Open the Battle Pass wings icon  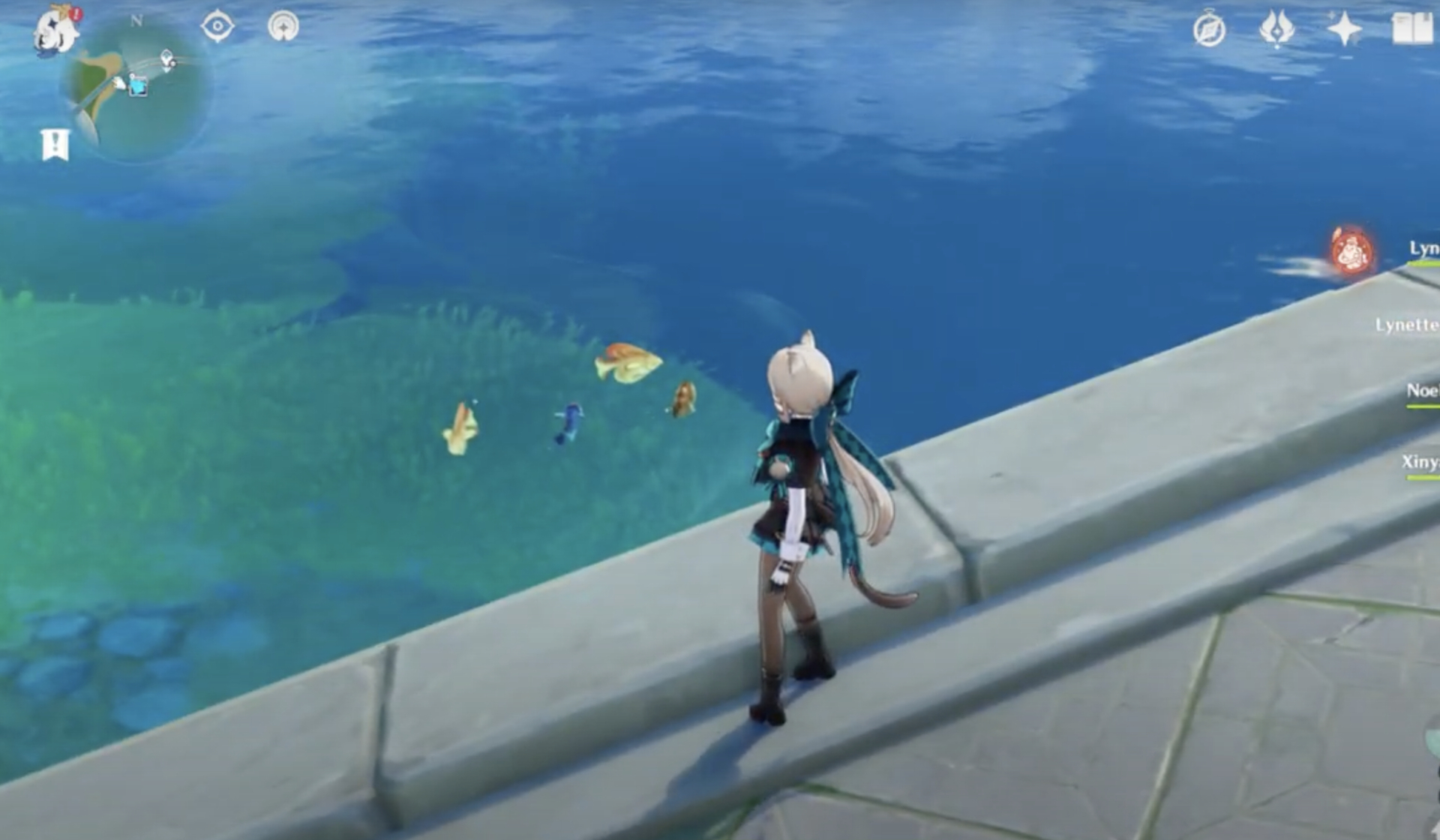[1276, 28]
